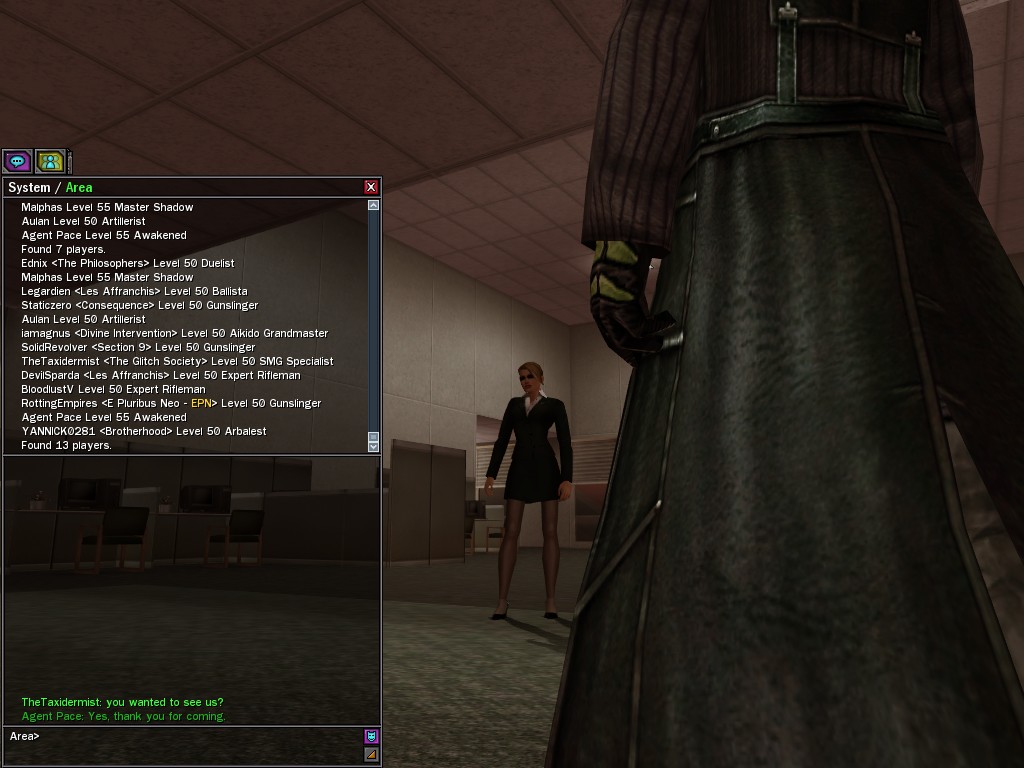Click the chat scrollbar up arrow
The image size is (1024, 768).
click(x=373, y=205)
